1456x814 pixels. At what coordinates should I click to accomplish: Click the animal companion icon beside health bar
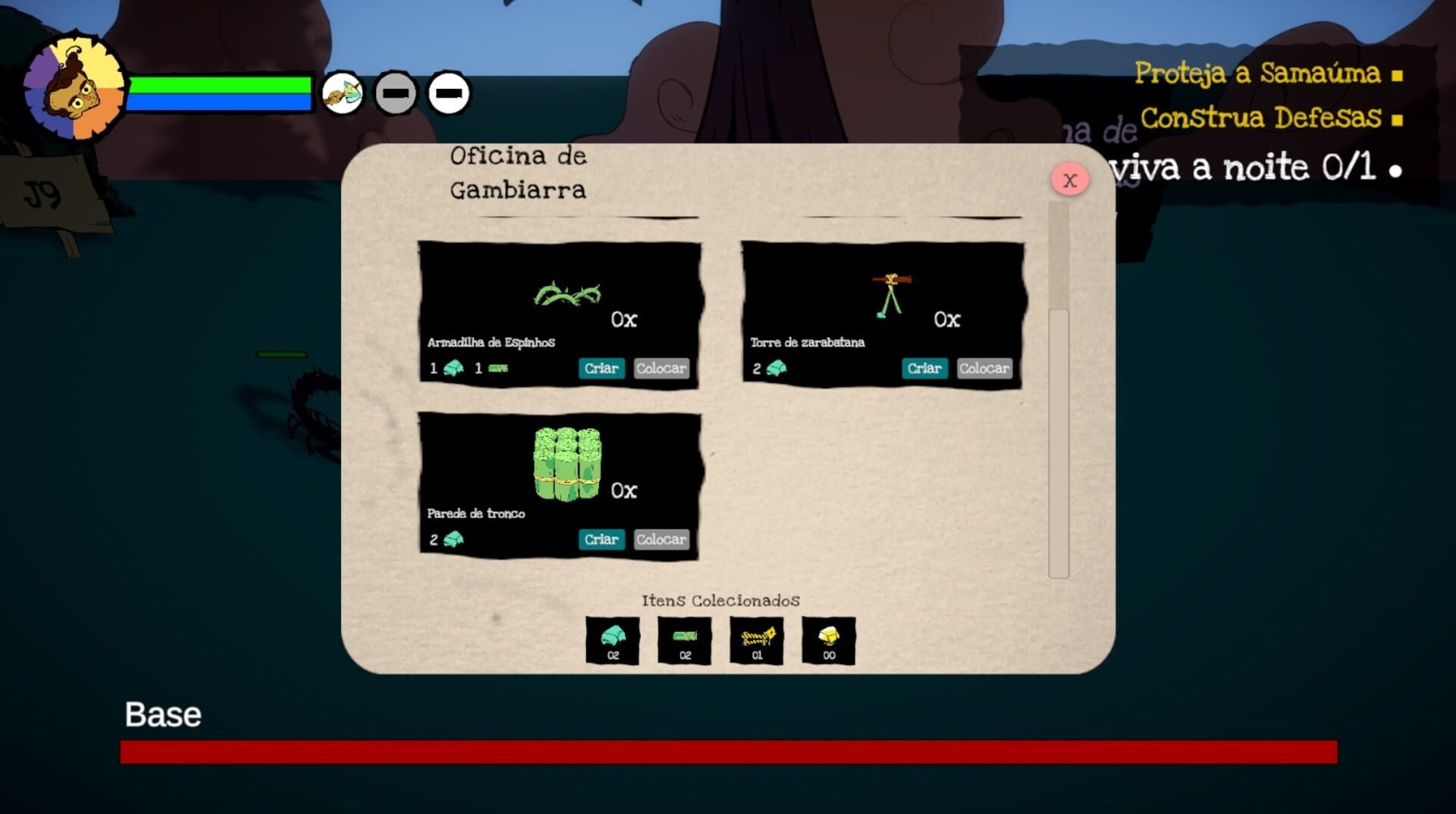(x=344, y=92)
